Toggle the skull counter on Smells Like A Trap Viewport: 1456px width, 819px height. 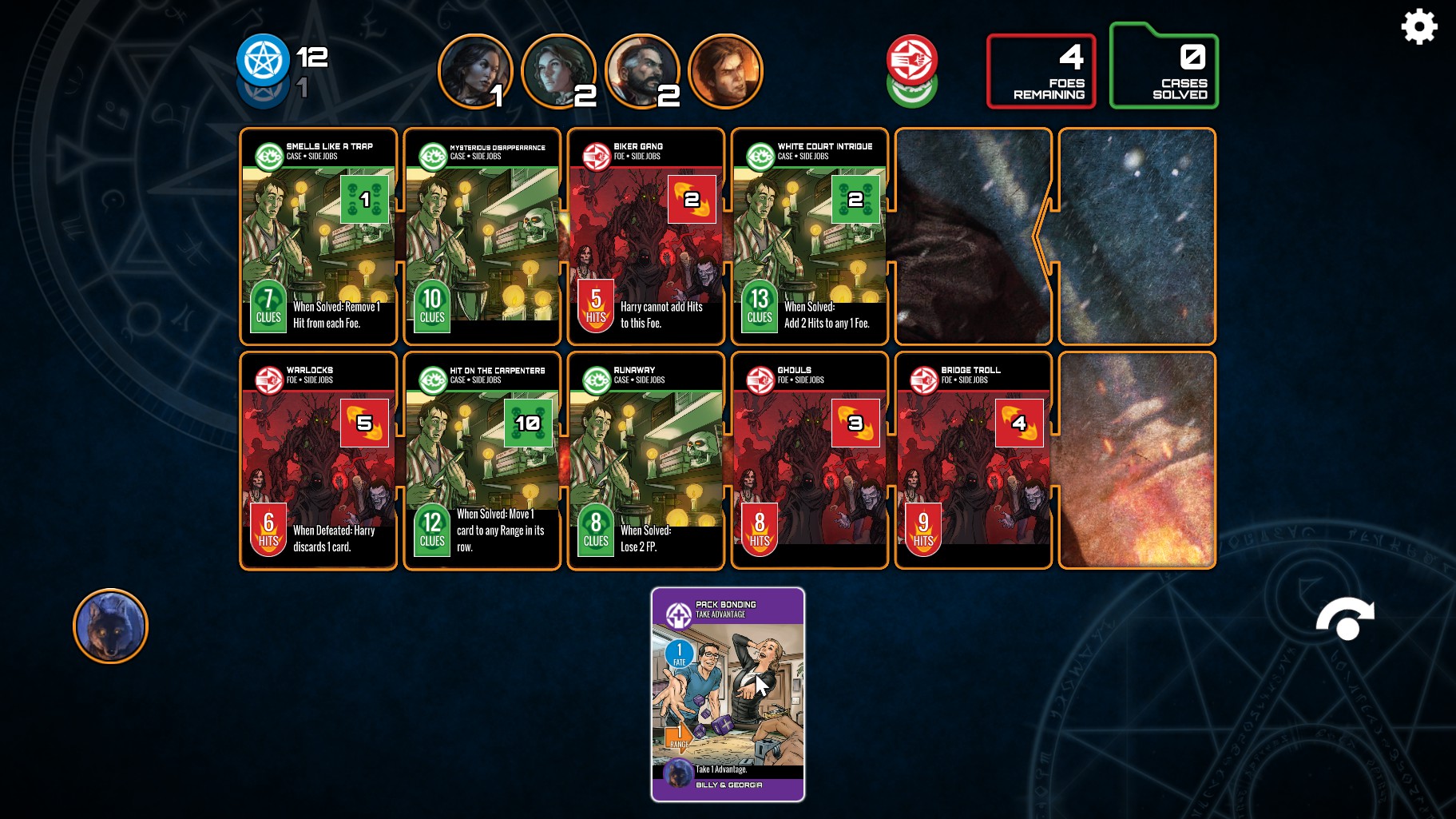pyautogui.click(x=363, y=199)
